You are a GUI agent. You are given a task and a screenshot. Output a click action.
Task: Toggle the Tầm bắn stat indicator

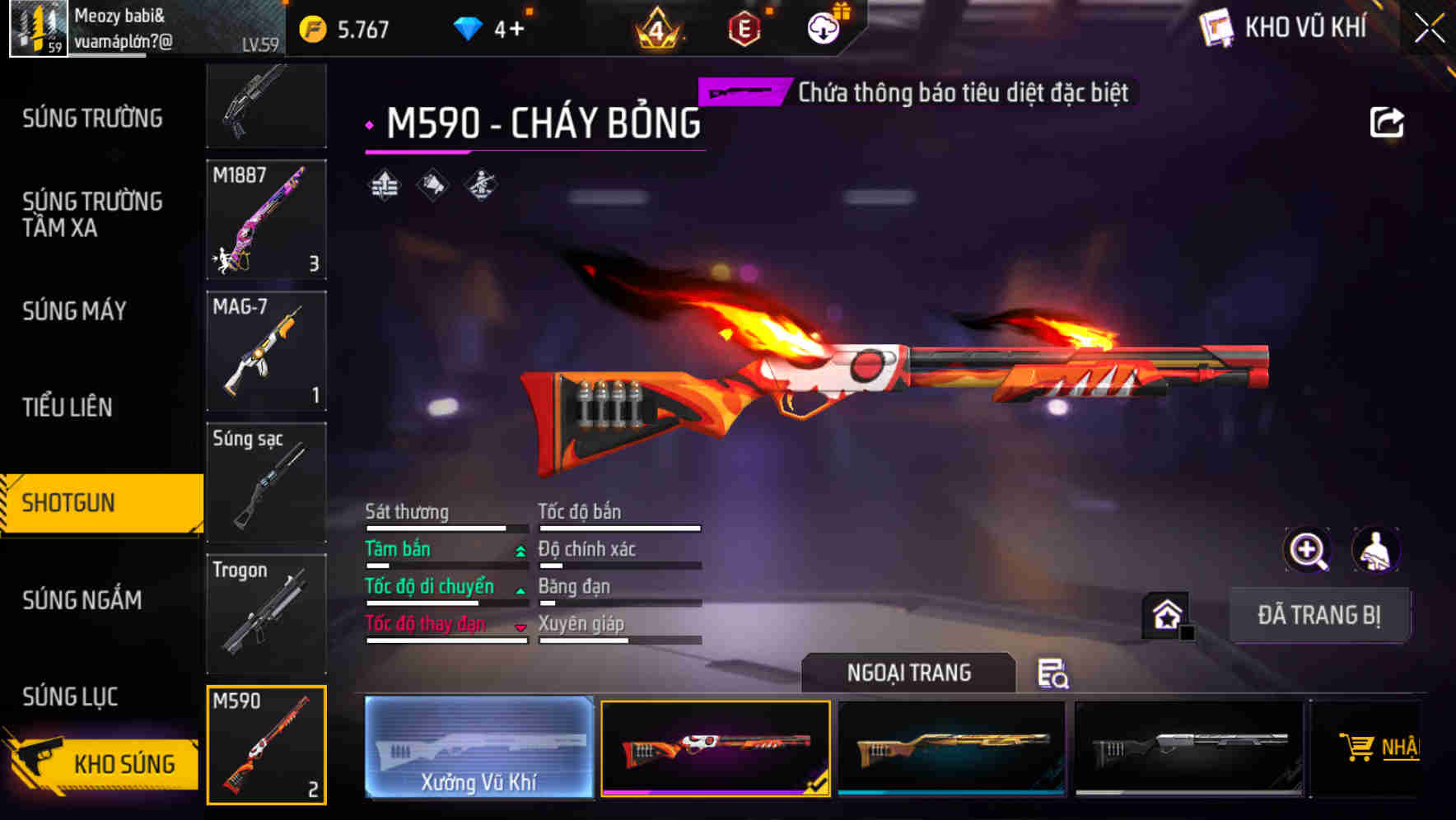click(x=520, y=550)
